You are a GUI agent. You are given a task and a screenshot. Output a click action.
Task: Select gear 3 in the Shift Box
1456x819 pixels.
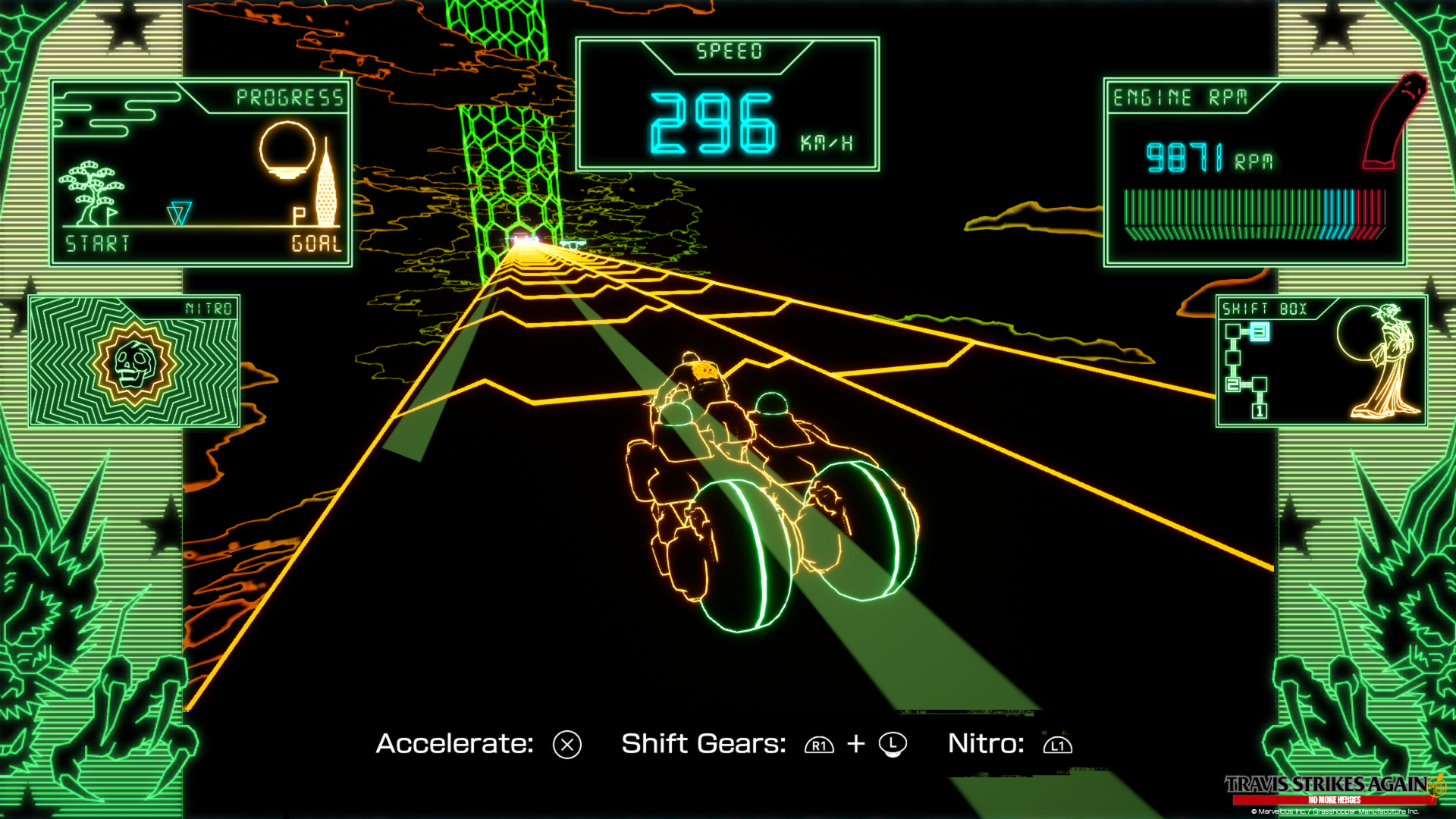point(1260,331)
